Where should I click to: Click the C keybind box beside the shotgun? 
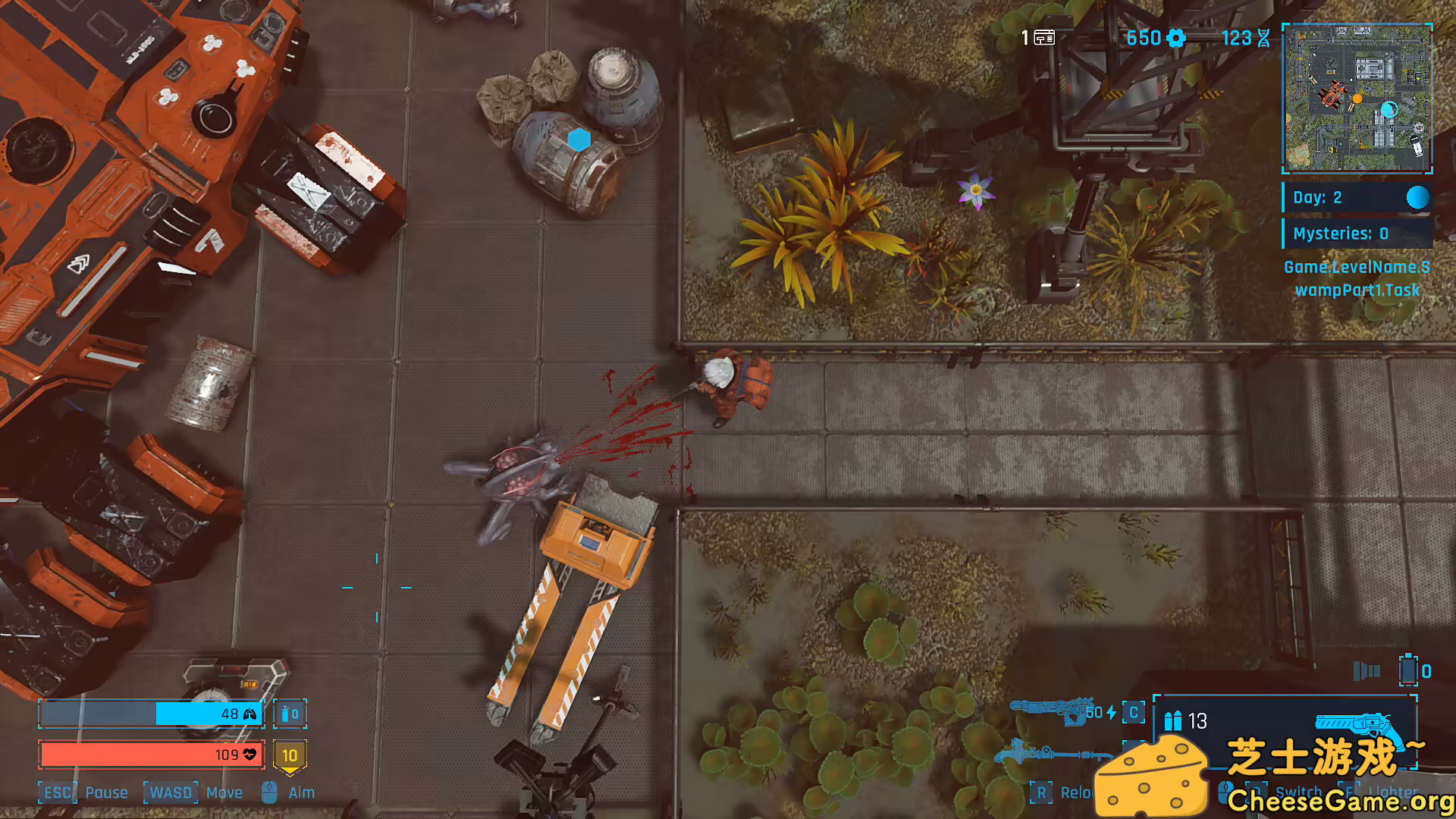pyautogui.click(x=1132, y=714)
